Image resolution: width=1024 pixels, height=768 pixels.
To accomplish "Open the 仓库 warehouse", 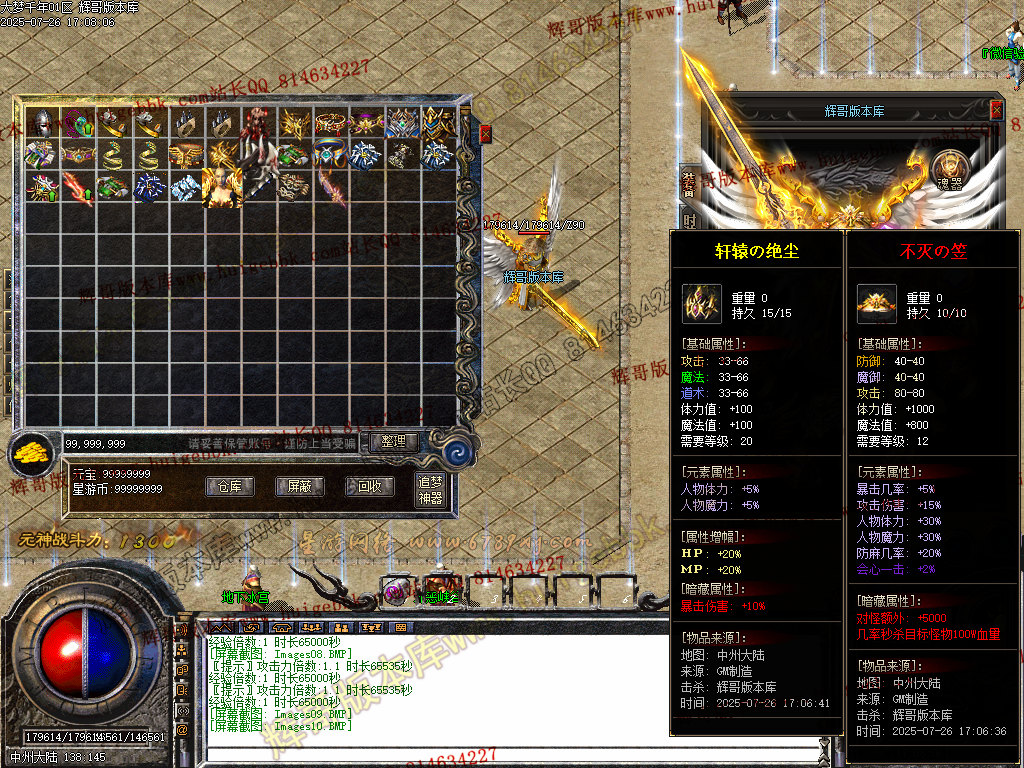I will (229, 487).
